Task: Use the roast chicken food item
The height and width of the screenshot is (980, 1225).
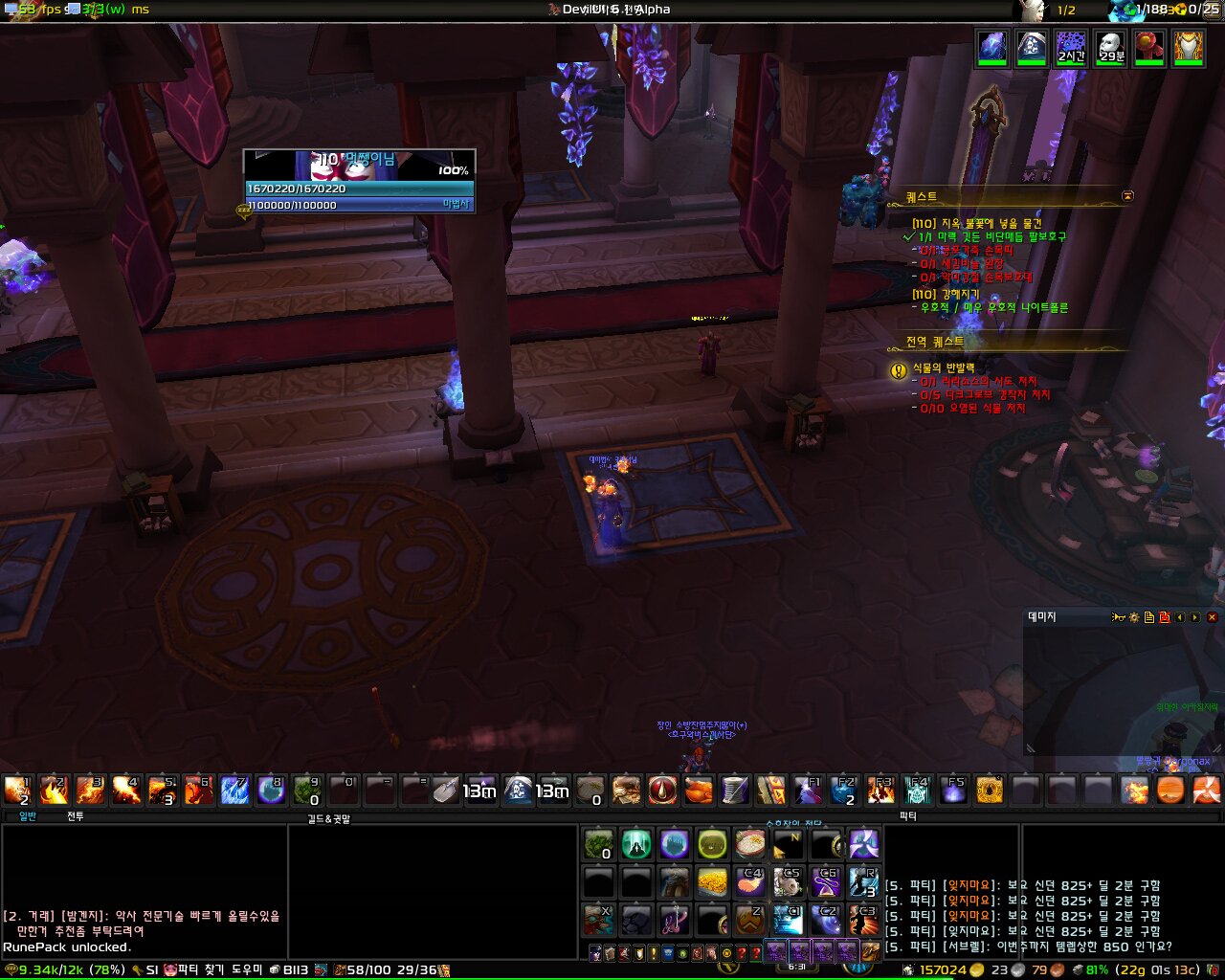Action: pos(700,791)
